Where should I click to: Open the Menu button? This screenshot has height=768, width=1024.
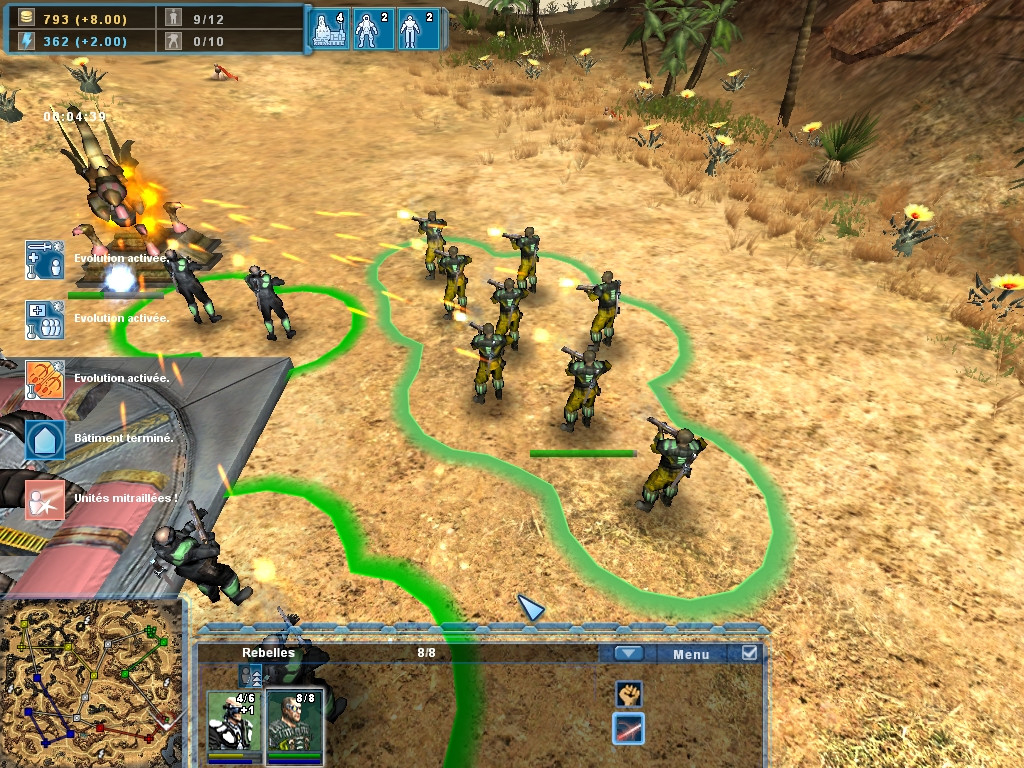(691, 654)
